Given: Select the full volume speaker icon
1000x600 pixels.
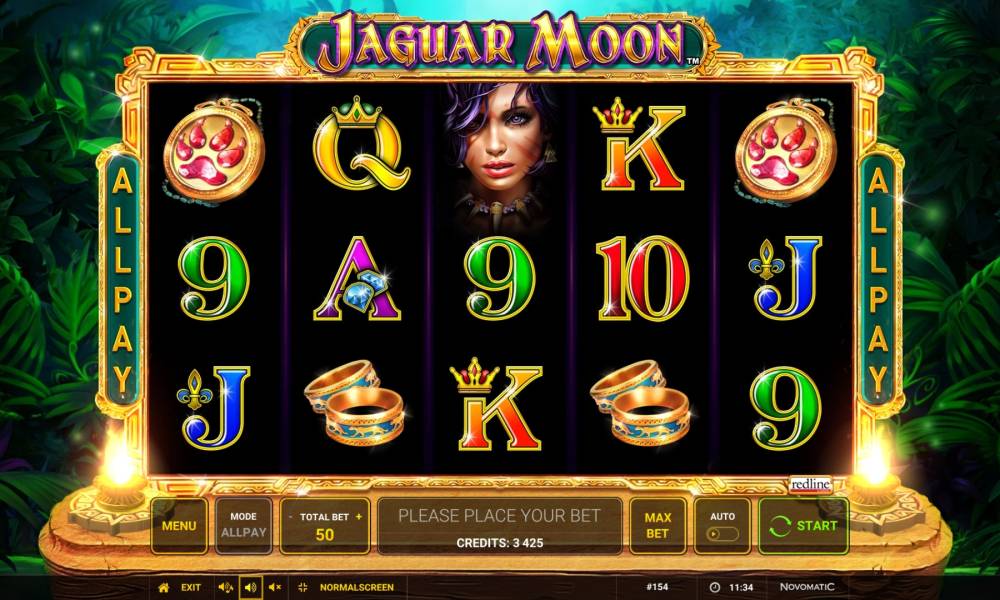Looking at the screenshot, I should coord(250,587).
